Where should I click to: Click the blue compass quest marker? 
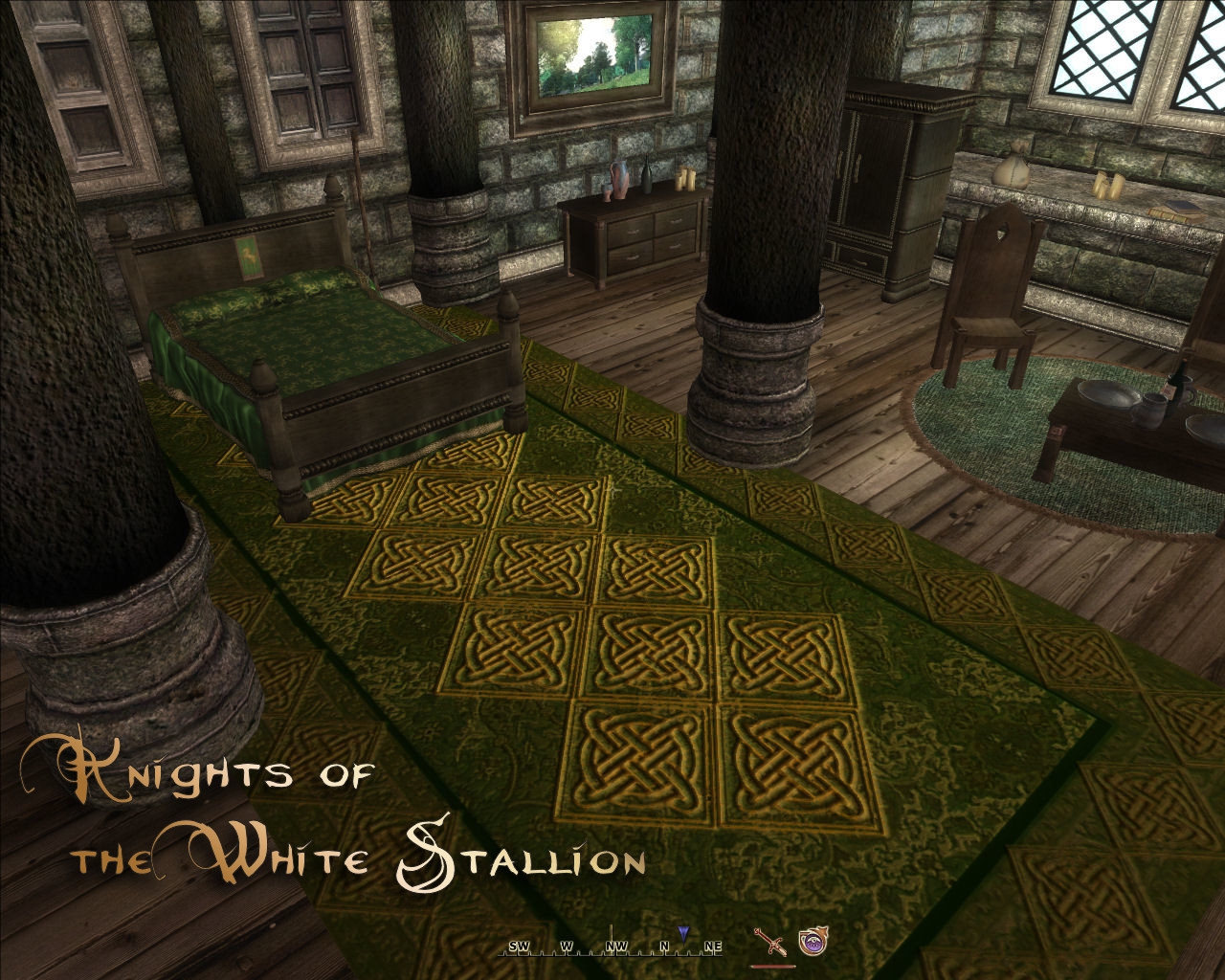(x=682, y=932)
